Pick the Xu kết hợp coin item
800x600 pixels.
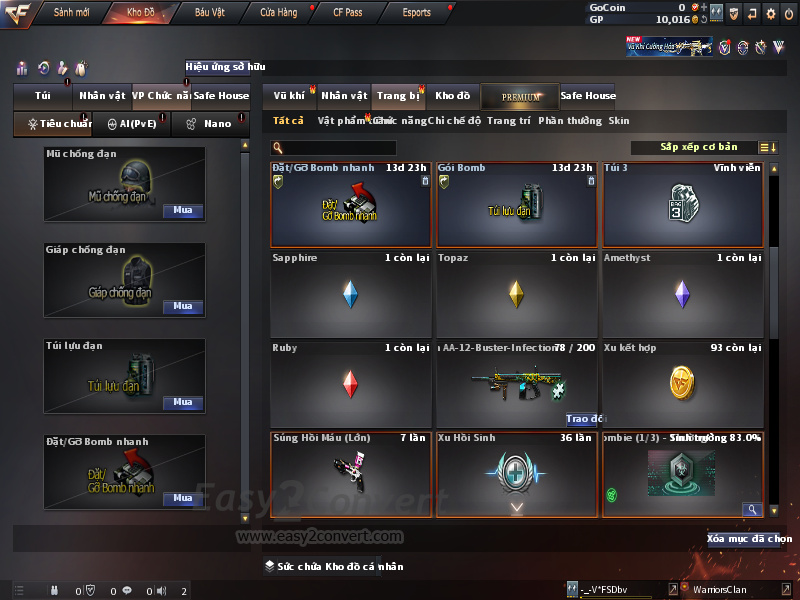[x=683, y=384]
